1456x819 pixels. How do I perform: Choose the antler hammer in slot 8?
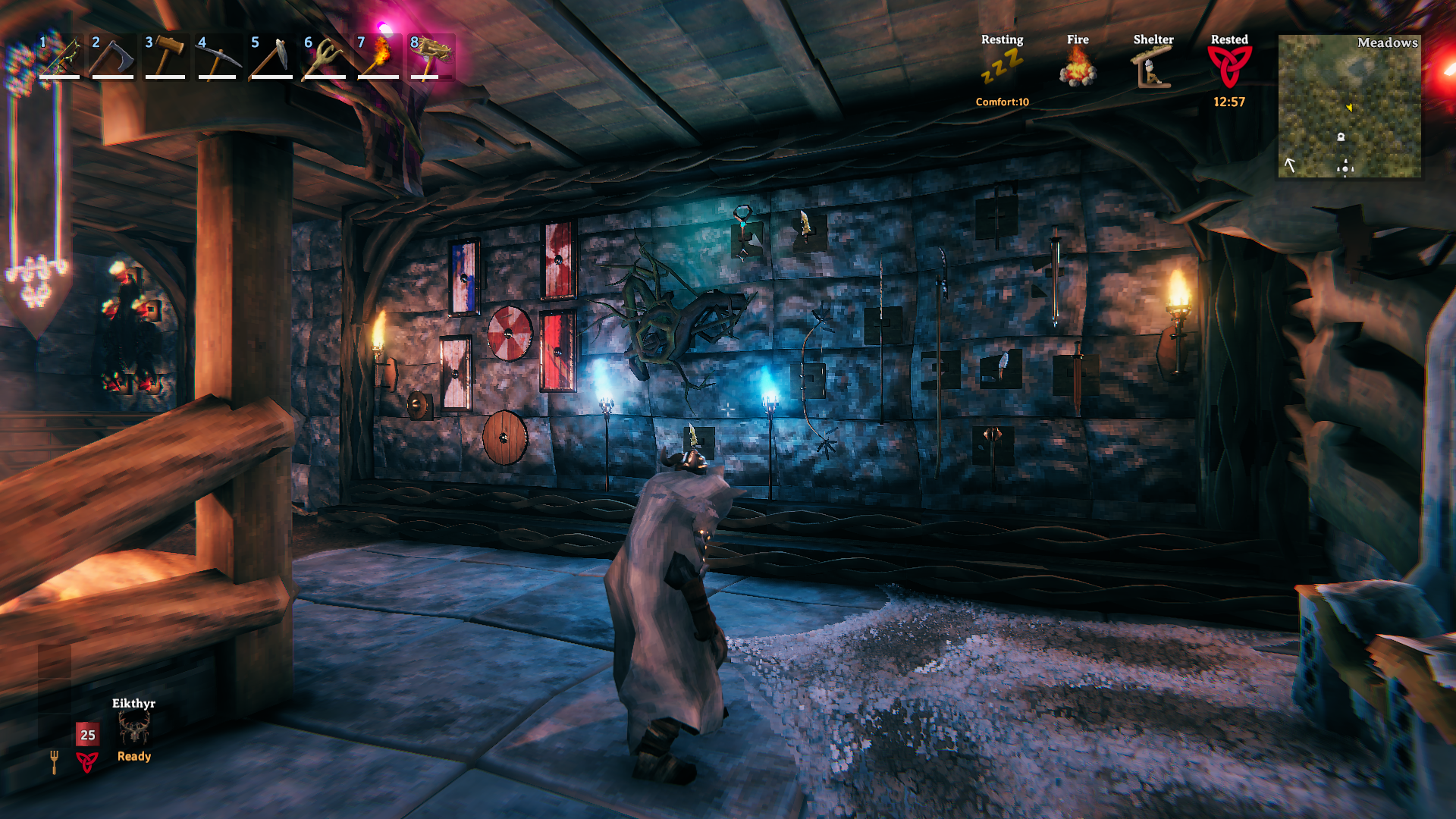[x=431, y=57]
